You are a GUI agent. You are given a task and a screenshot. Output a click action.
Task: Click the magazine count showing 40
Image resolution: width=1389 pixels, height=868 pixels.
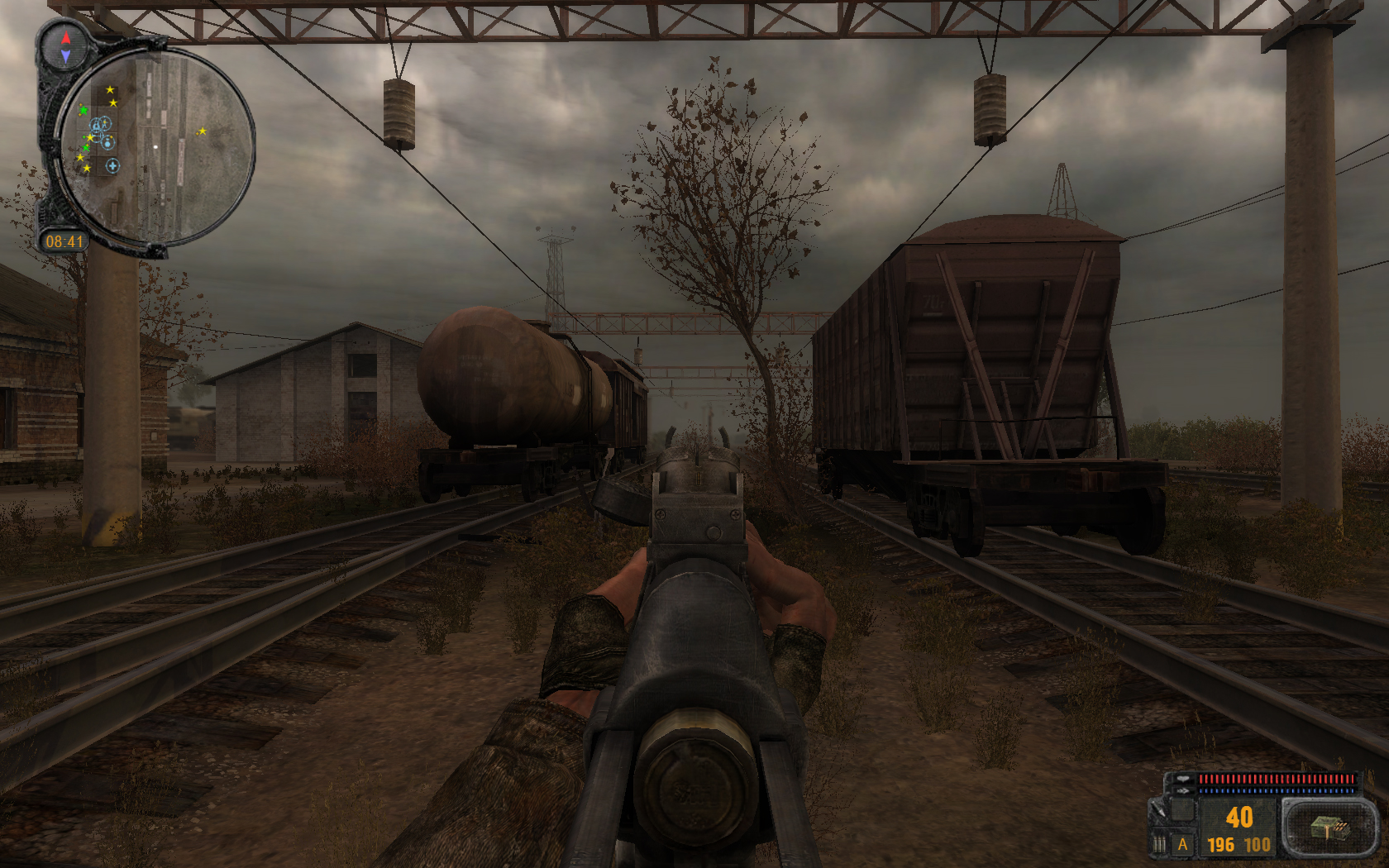pyautogui.click(x=1239, y=816)
